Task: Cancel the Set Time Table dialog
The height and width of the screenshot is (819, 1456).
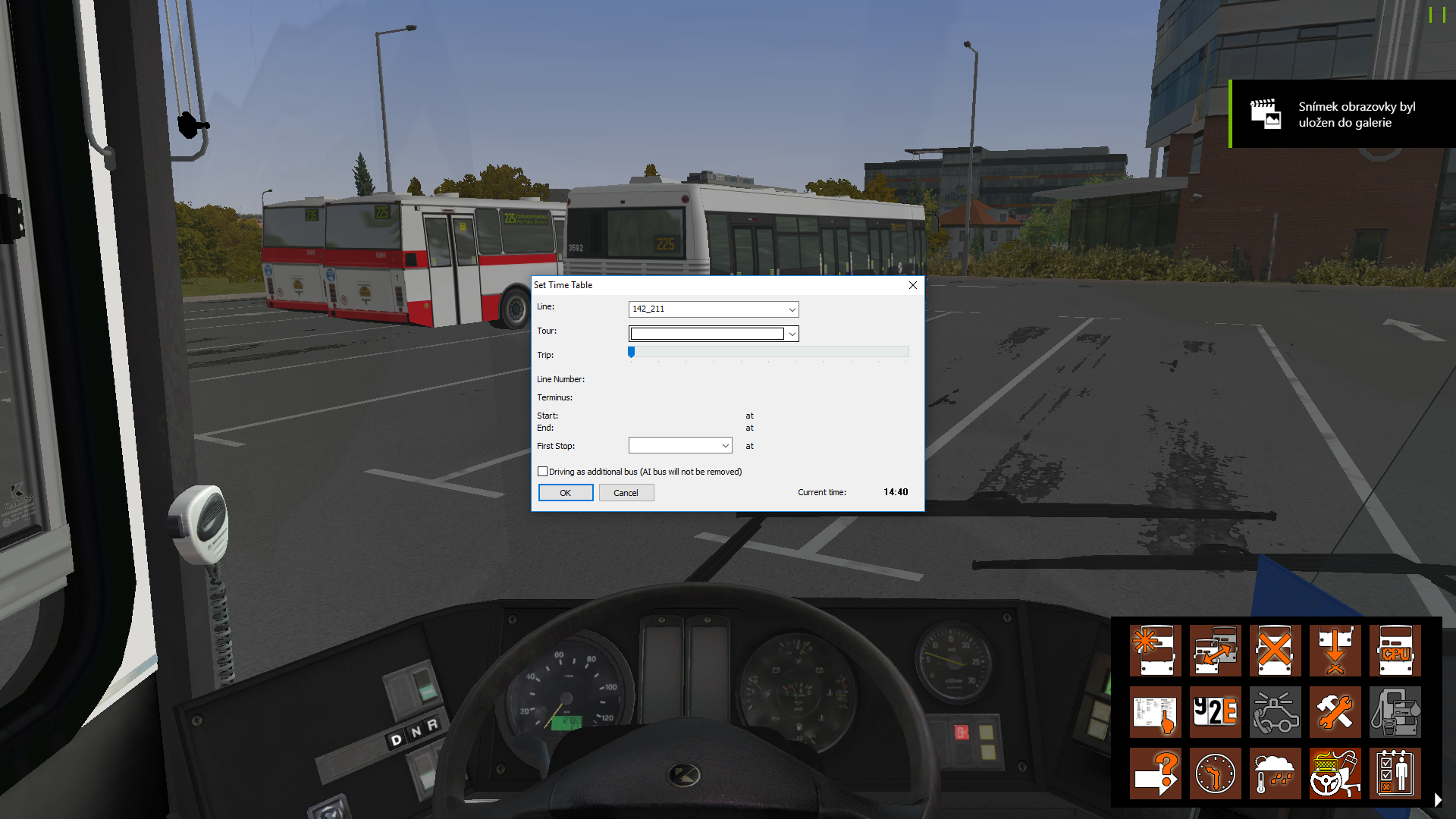Action: click(626, 493)
